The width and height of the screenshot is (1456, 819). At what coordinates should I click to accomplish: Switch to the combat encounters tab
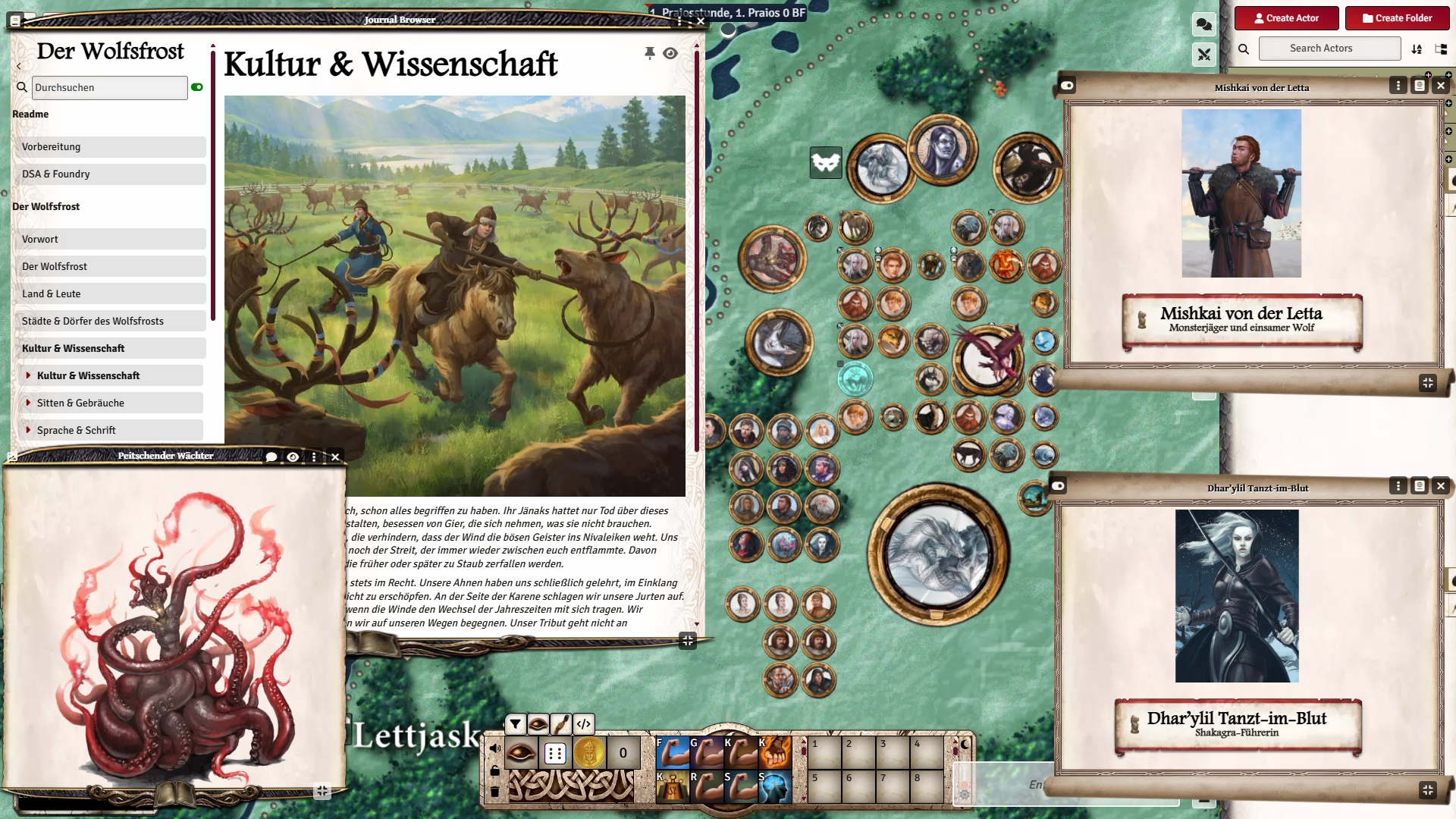1203,55
